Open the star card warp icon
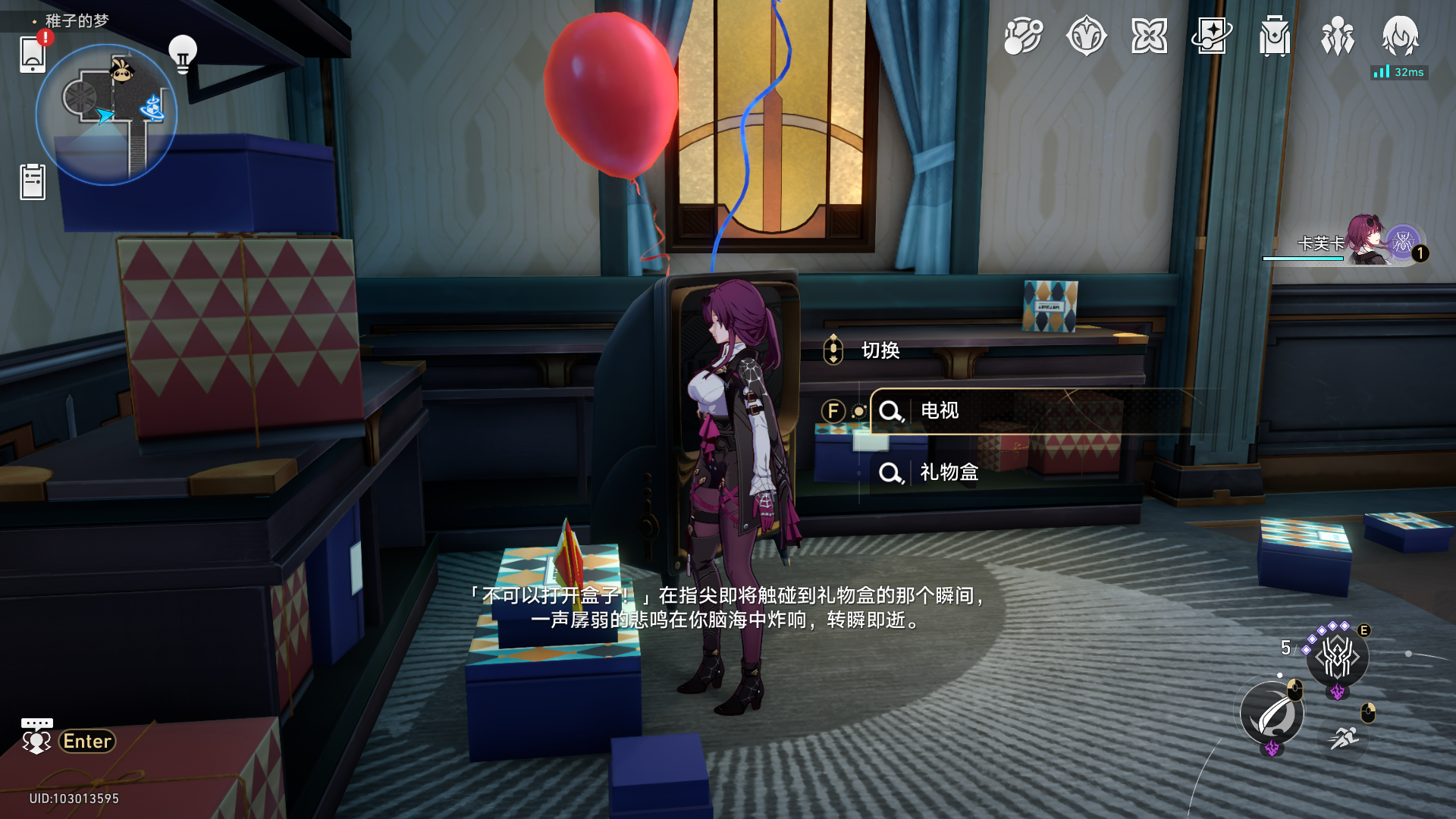 tap(1211, 36)
